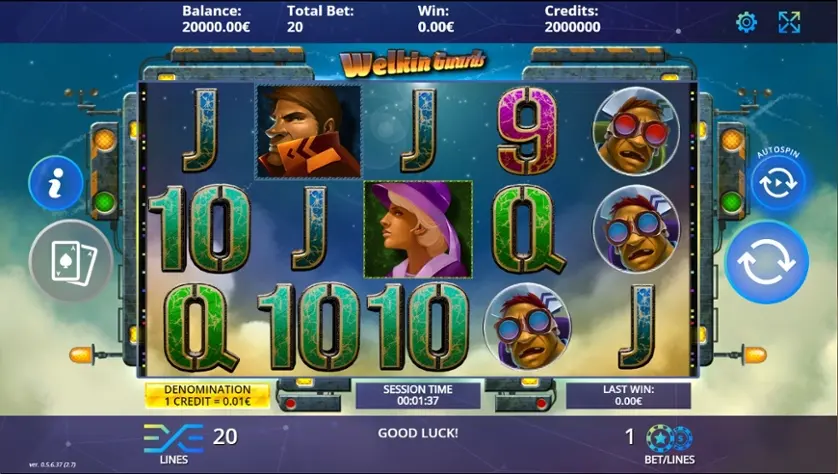Open the card gamble feature
838x474 pixels.
pos(70,261)
